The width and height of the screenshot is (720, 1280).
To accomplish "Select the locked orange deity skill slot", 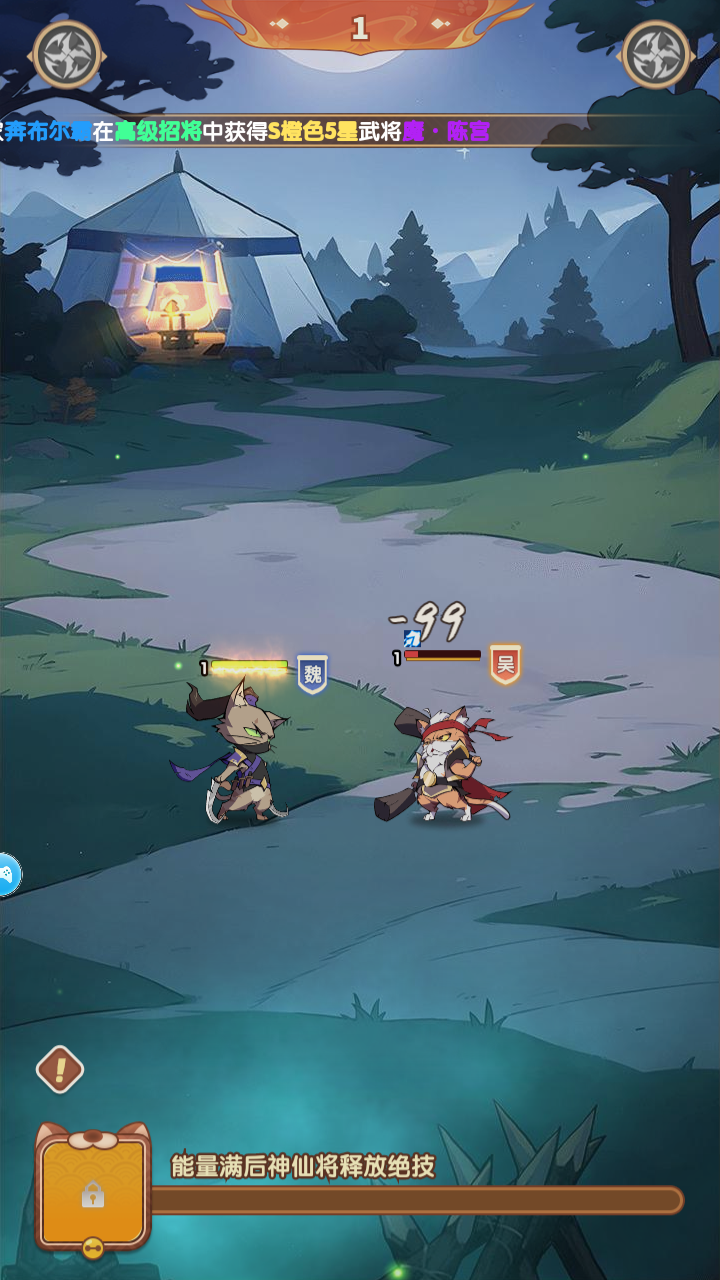I will 93,1191.
